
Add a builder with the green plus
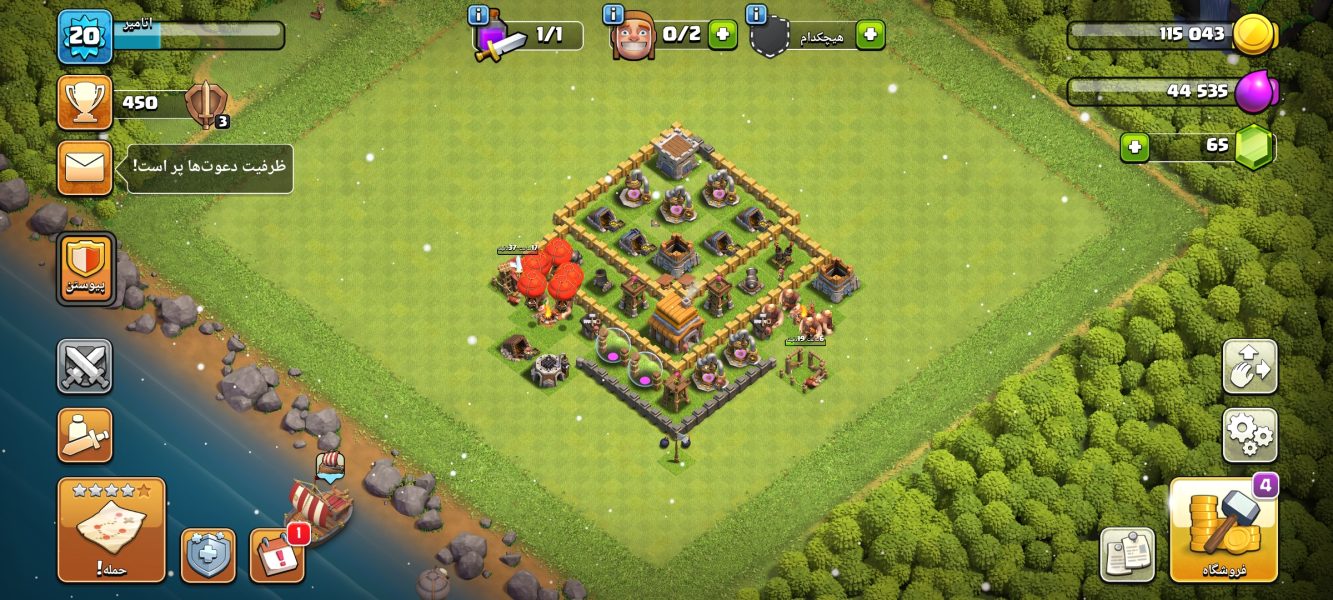click(722, 35)
